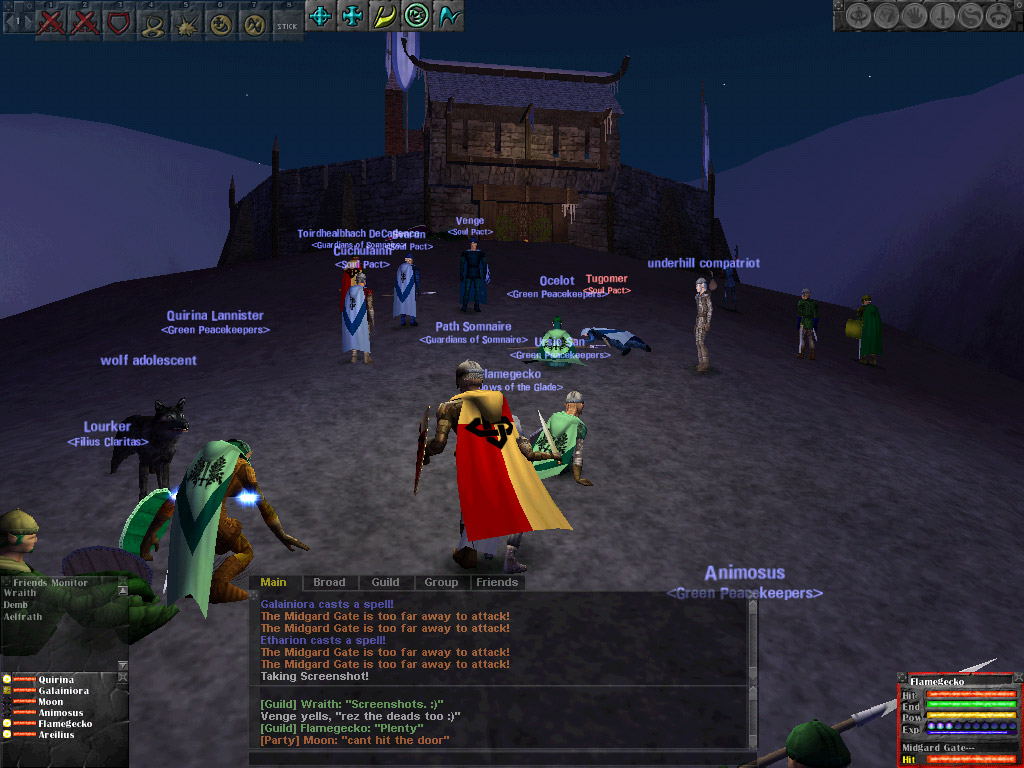1024x768 pixels.
Task: Click the yin-yang round menu icon
Action: coord(969,16)
